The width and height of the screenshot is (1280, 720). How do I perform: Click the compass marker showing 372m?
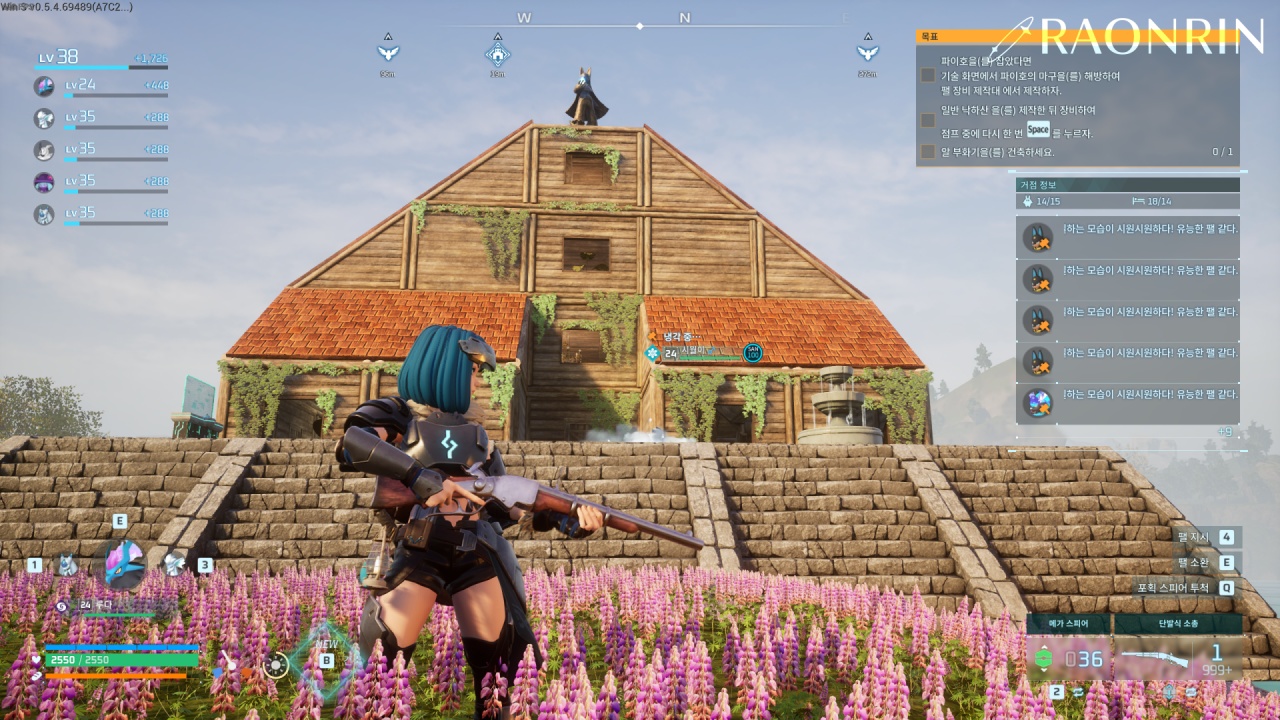click(868, 52)
